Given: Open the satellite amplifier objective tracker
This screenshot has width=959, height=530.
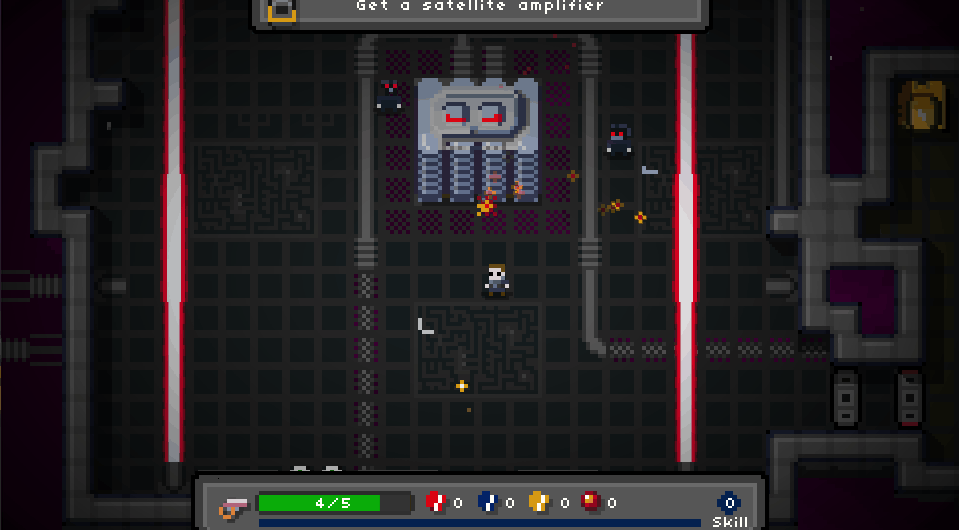Looking at the screenshot, I should click(480, 8).
